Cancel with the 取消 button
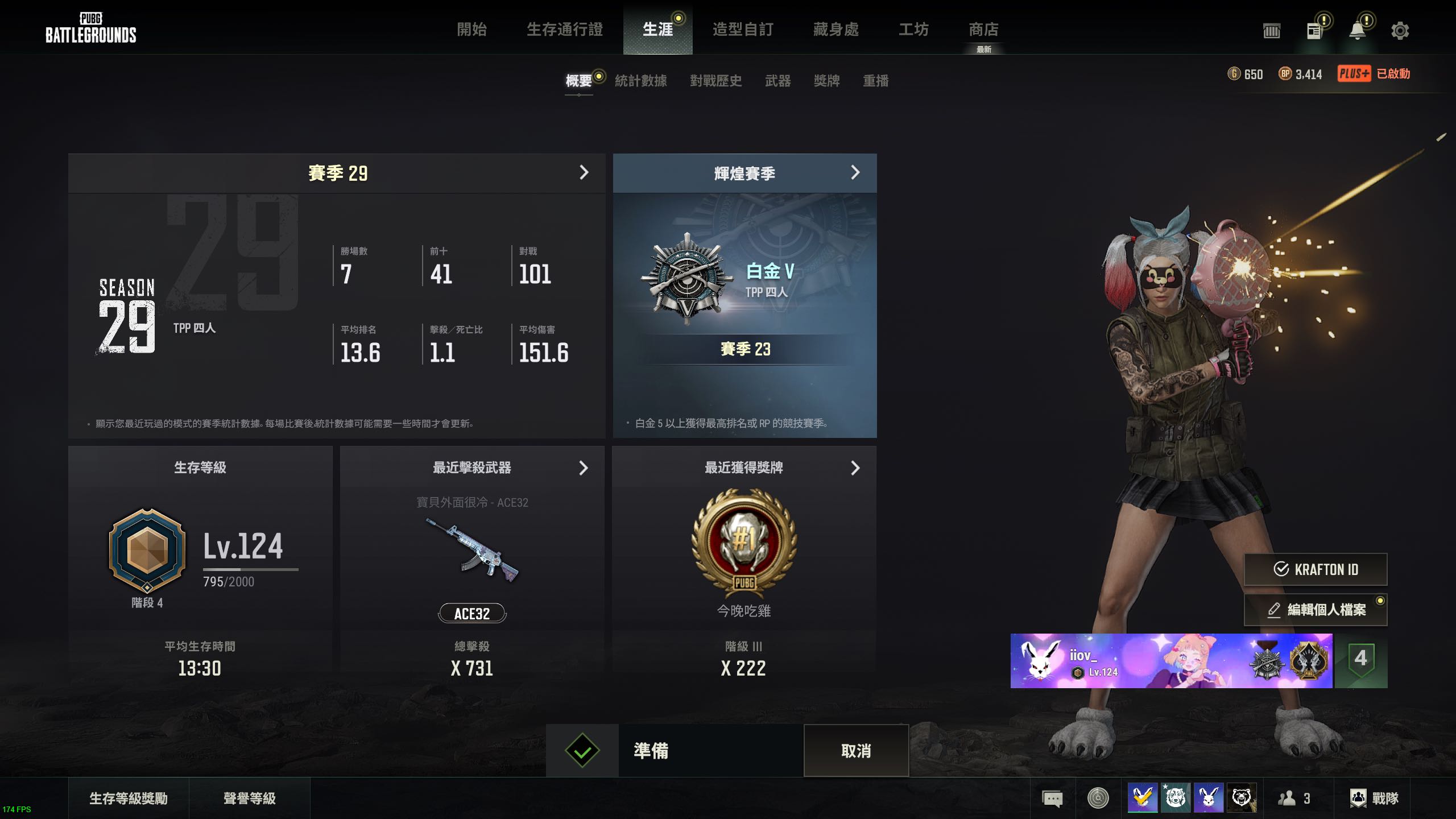1456x819 pixels. click(x=856, y=751)
